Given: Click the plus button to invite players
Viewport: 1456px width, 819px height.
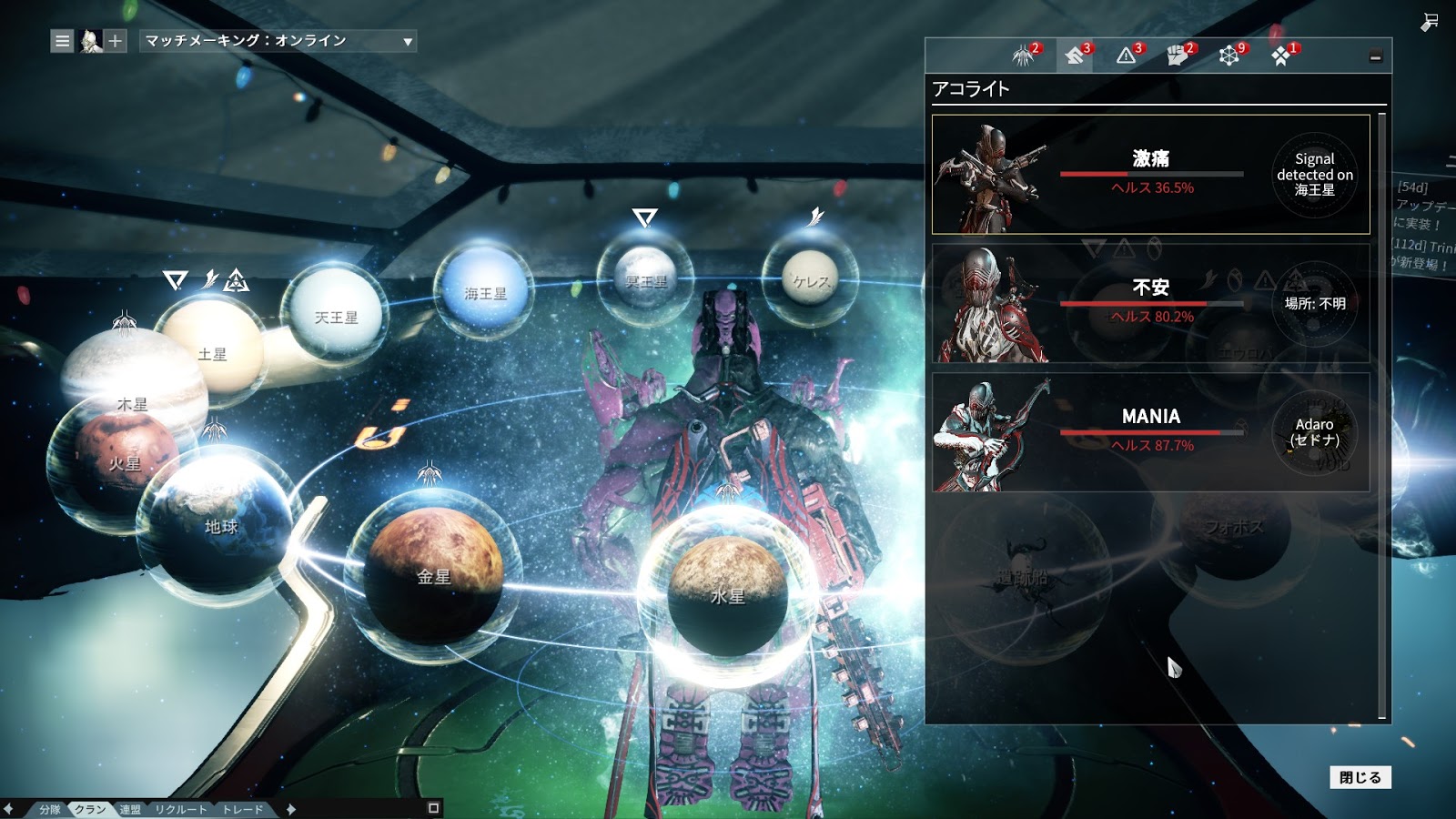Looking at the screenshot, I should (x=115, y=41).
